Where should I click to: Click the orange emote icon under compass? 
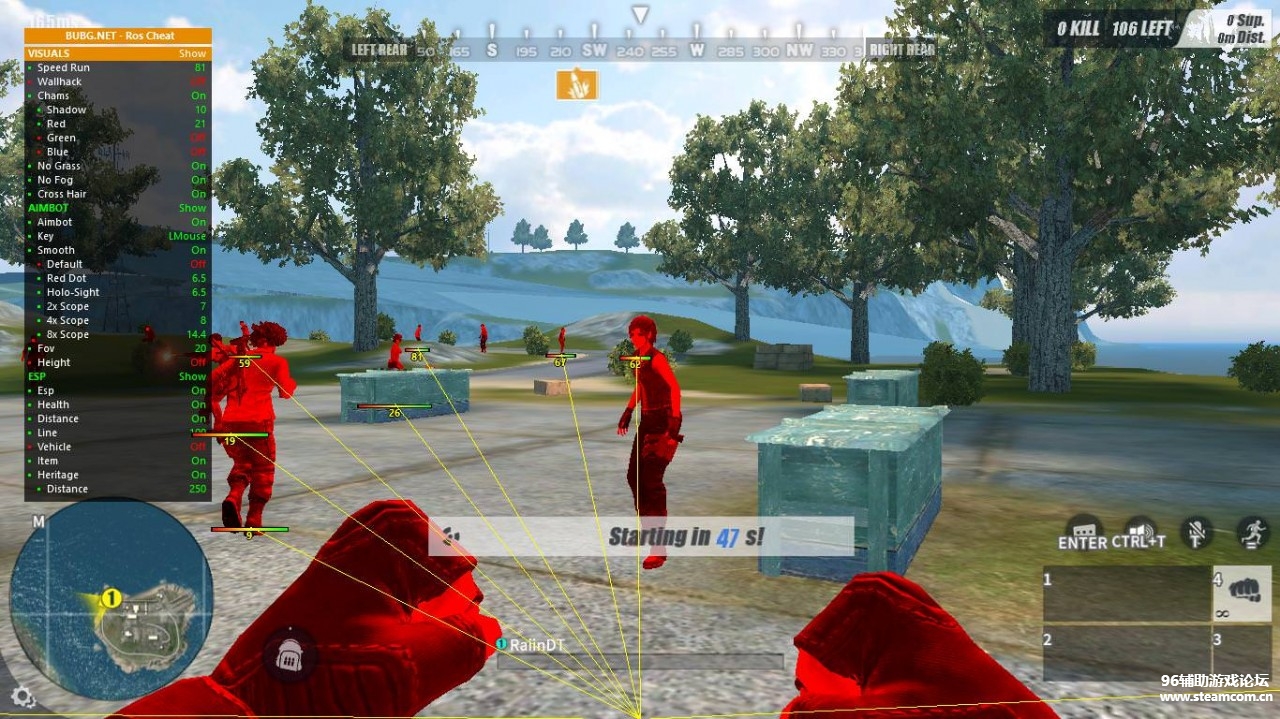point(577,84)
